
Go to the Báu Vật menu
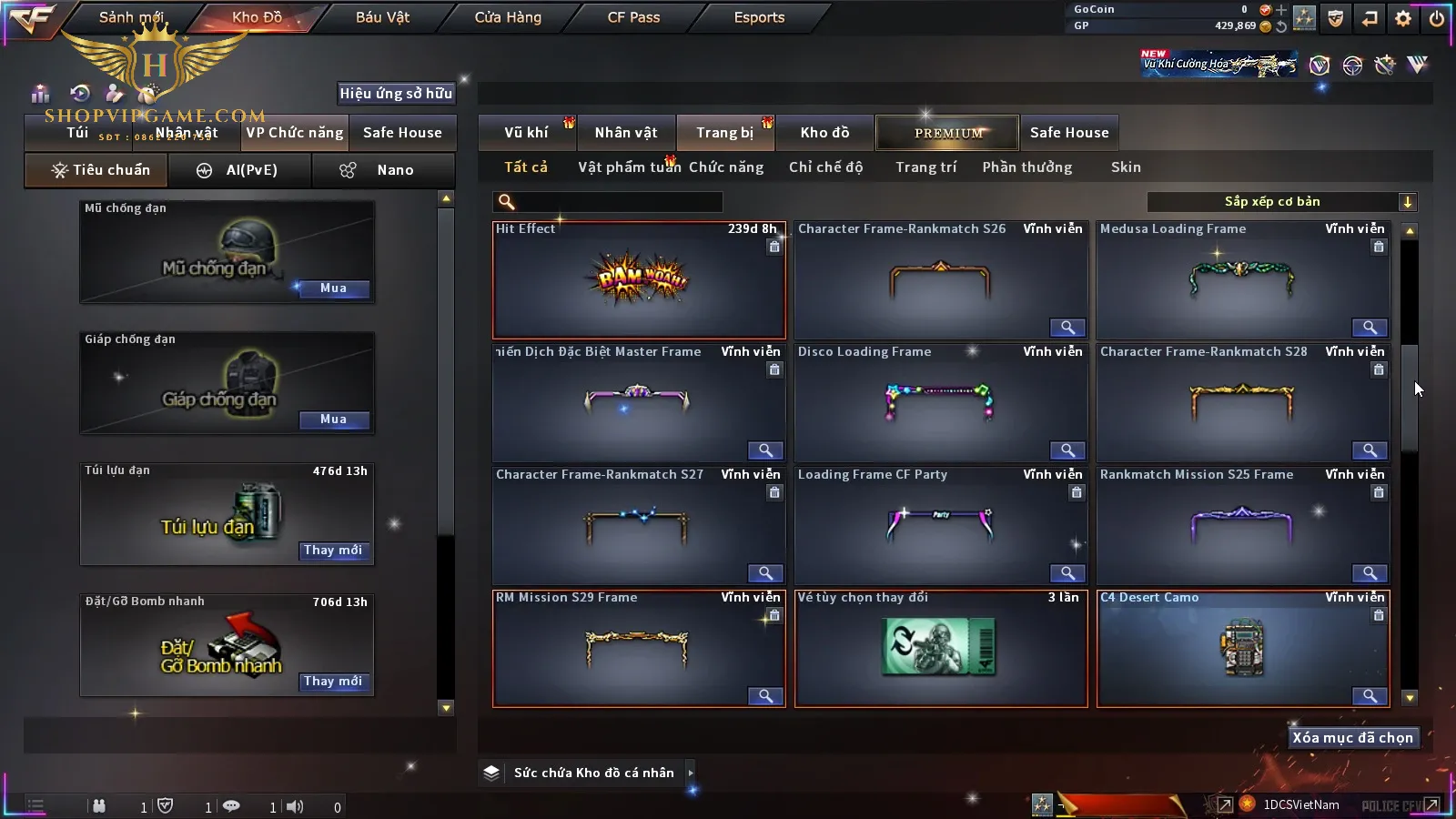point(382,17)
